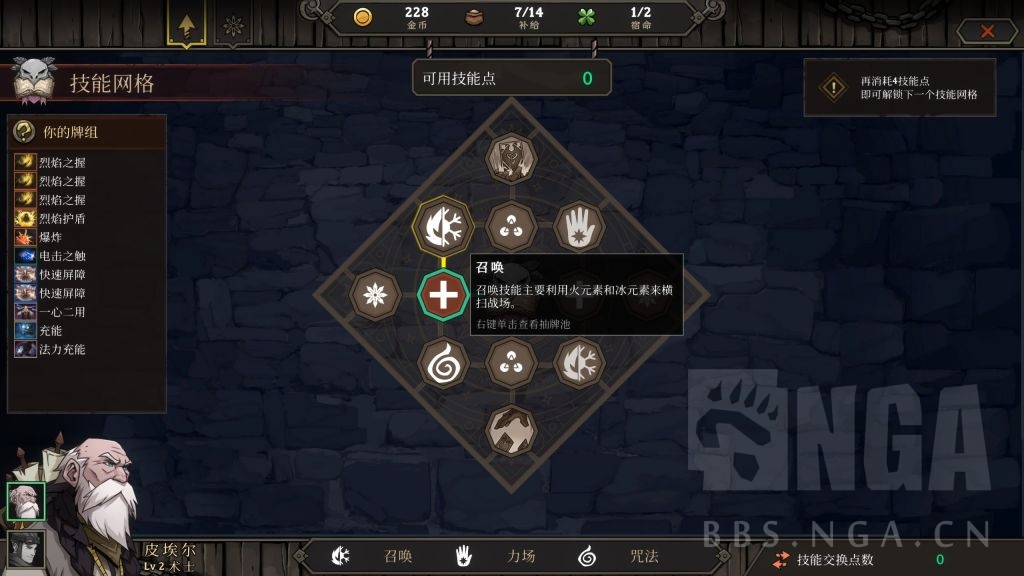
Task: Switch to the arrow-up skill tab
Action: click(186, 24)
